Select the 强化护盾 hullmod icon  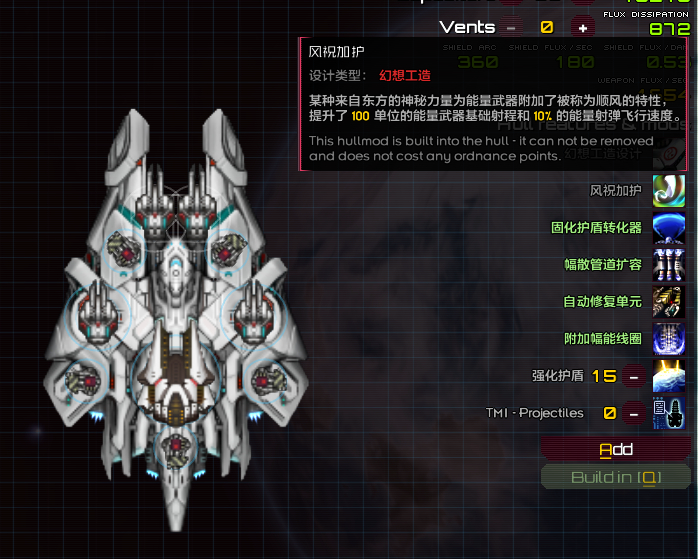click(x=668, y=376)
